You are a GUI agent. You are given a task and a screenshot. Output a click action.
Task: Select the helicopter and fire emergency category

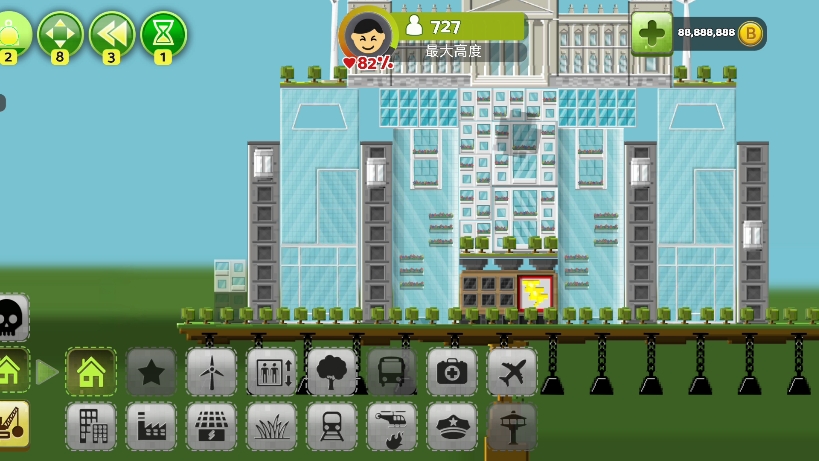[x=391, y=426]
